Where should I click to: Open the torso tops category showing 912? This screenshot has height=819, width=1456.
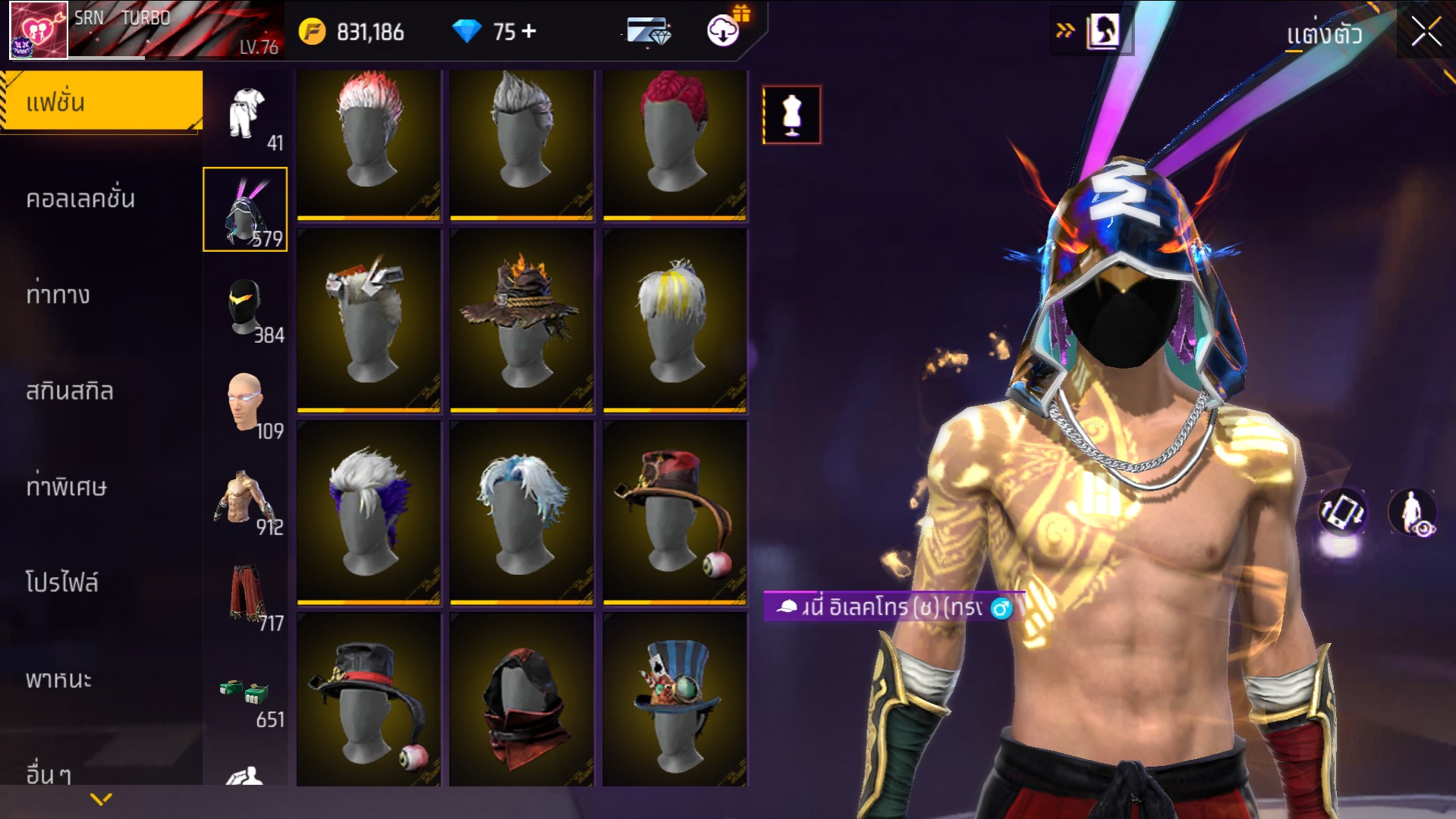[x=247, y=499]
